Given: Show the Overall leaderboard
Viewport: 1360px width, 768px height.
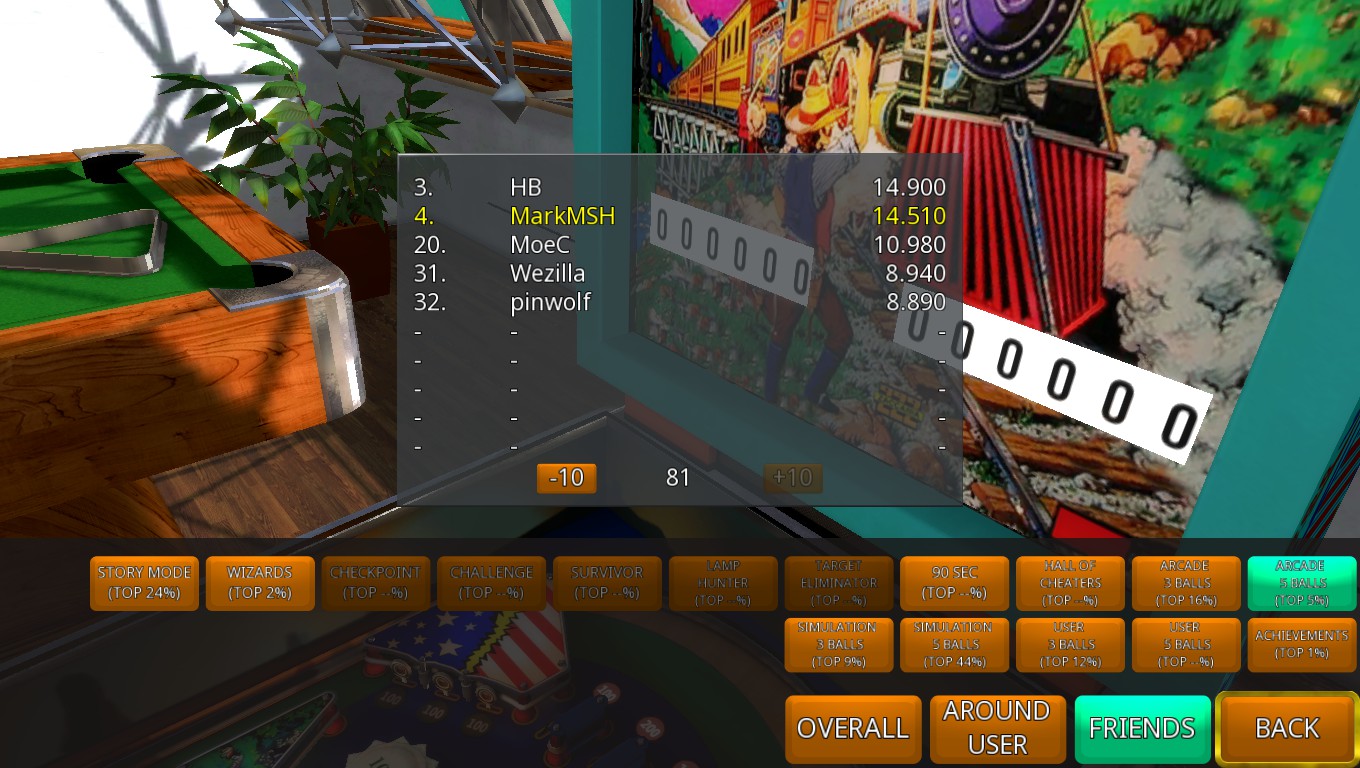Looking at the screenshot, I should coord(853,729).
